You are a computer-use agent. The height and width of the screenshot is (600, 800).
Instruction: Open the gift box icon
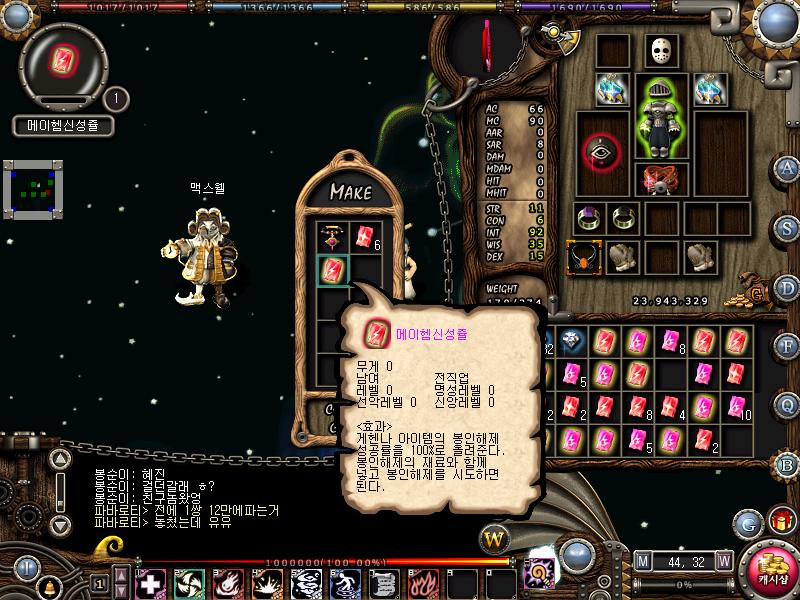tap(779, 520)
